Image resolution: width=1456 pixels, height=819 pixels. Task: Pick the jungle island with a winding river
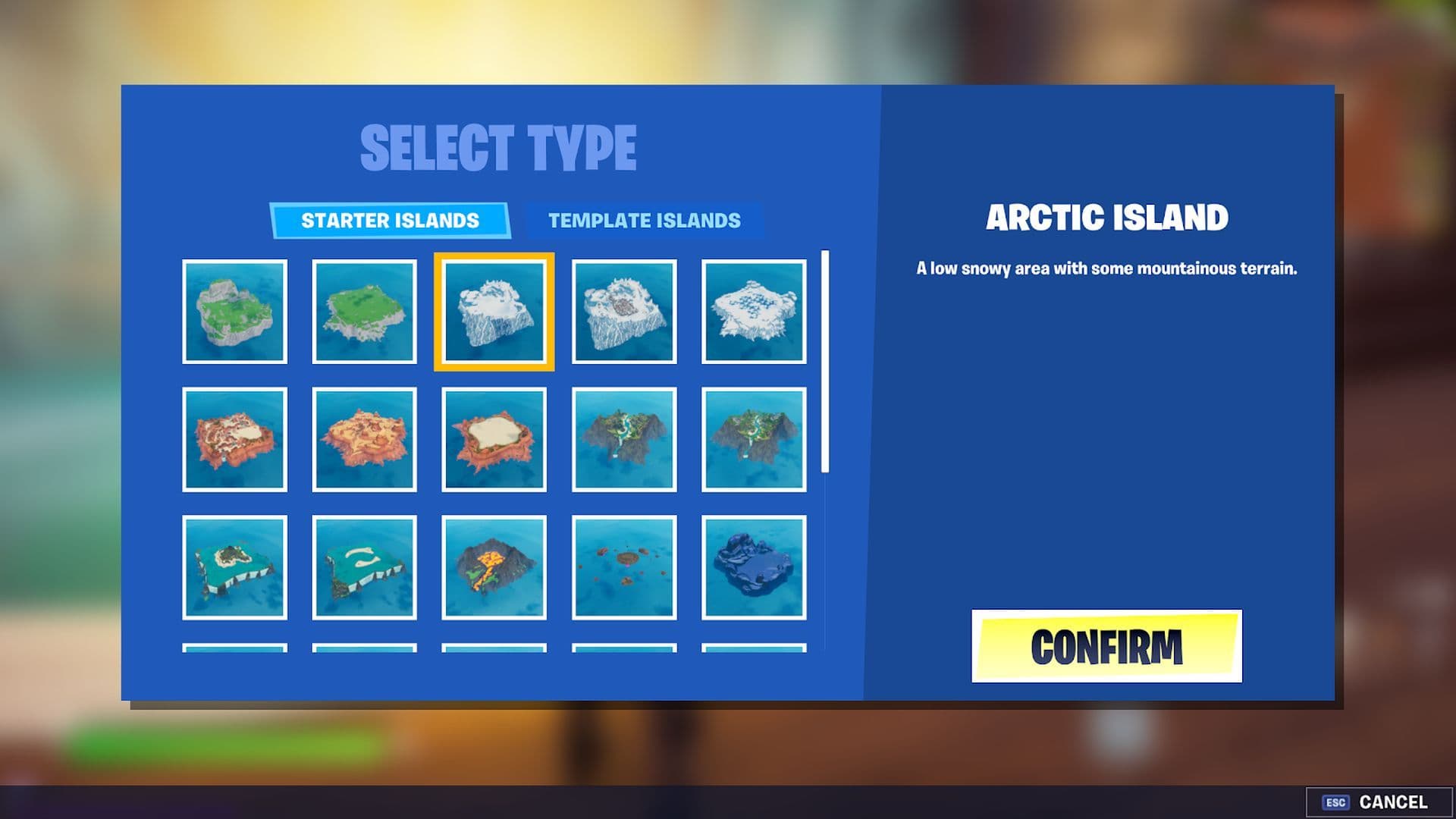click(623, 438)
